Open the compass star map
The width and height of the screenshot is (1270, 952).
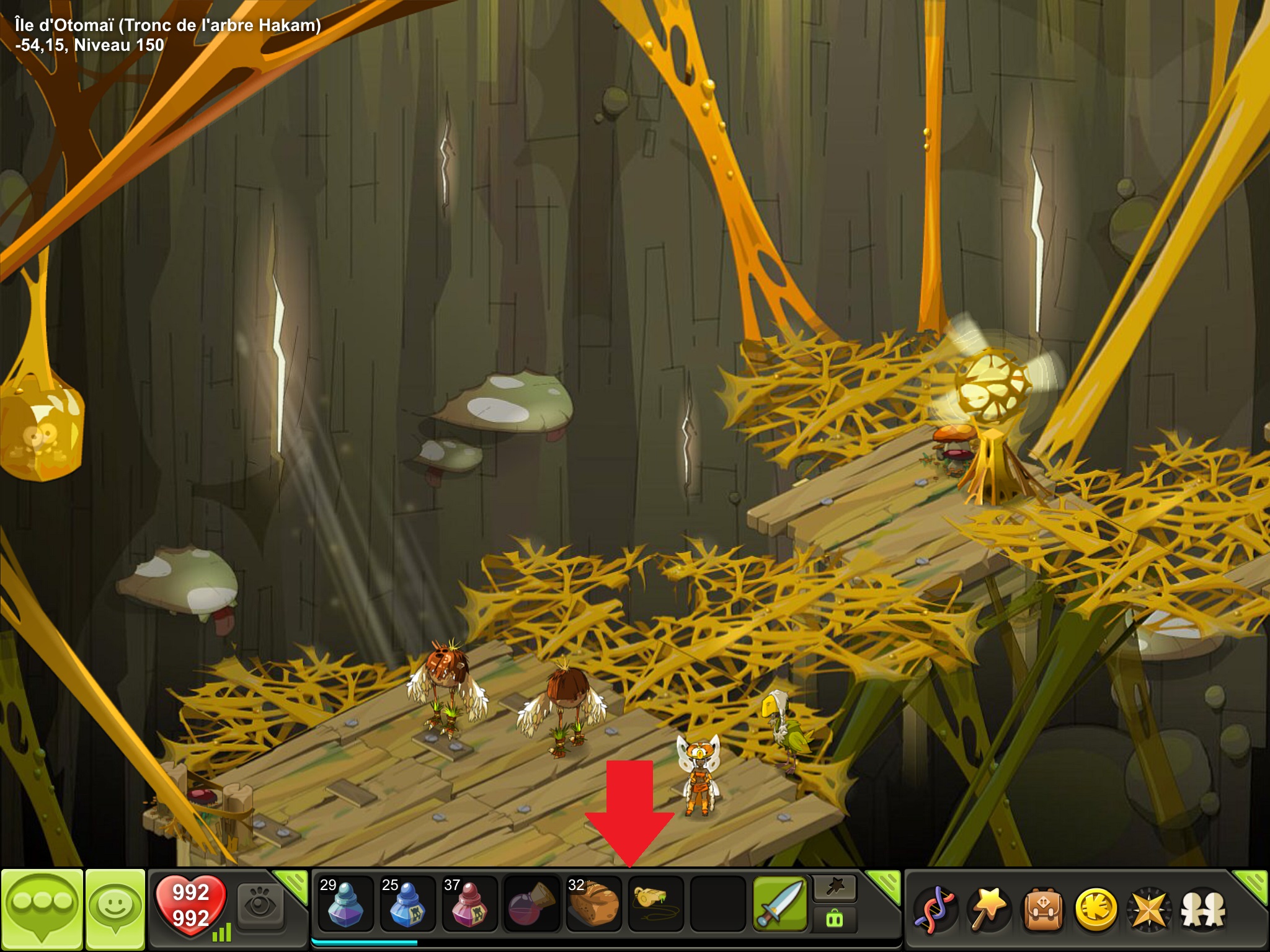pyautogui.click(x=1149, y=910)
